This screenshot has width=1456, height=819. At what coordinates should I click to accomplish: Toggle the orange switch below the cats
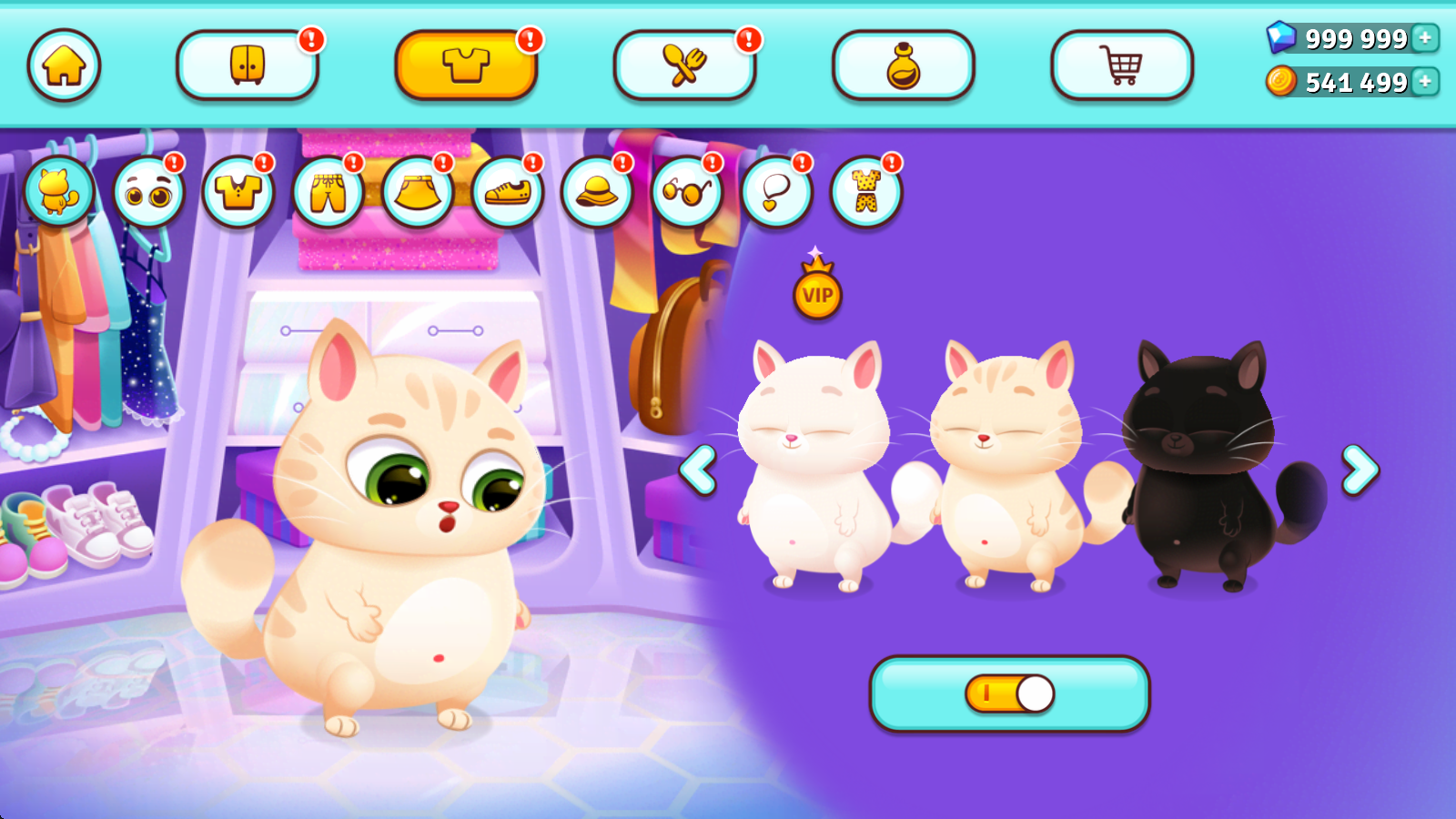1010,693
